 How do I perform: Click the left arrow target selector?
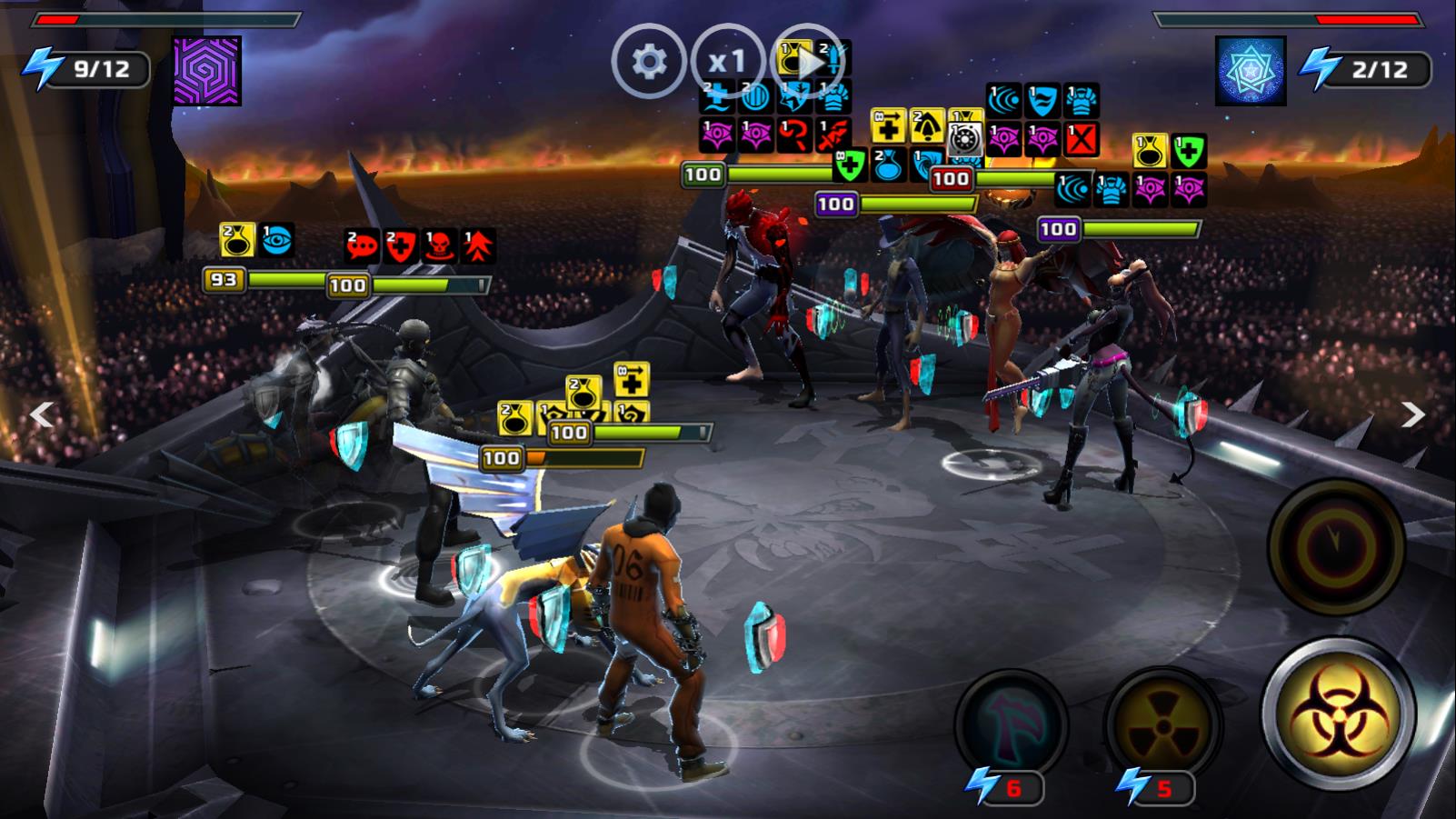tap(42, 414)
